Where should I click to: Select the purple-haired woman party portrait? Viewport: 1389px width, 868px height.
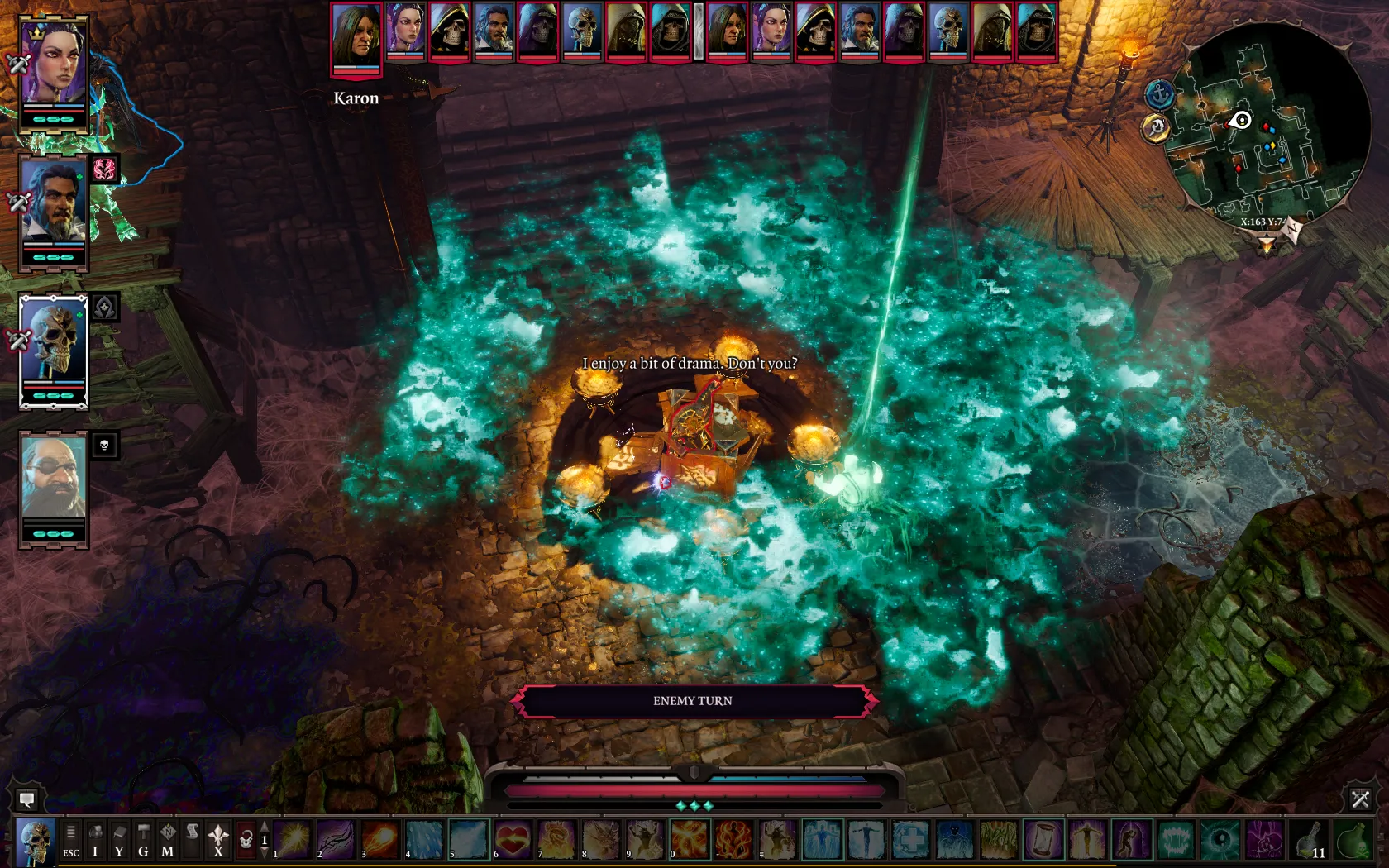[54, 66]
